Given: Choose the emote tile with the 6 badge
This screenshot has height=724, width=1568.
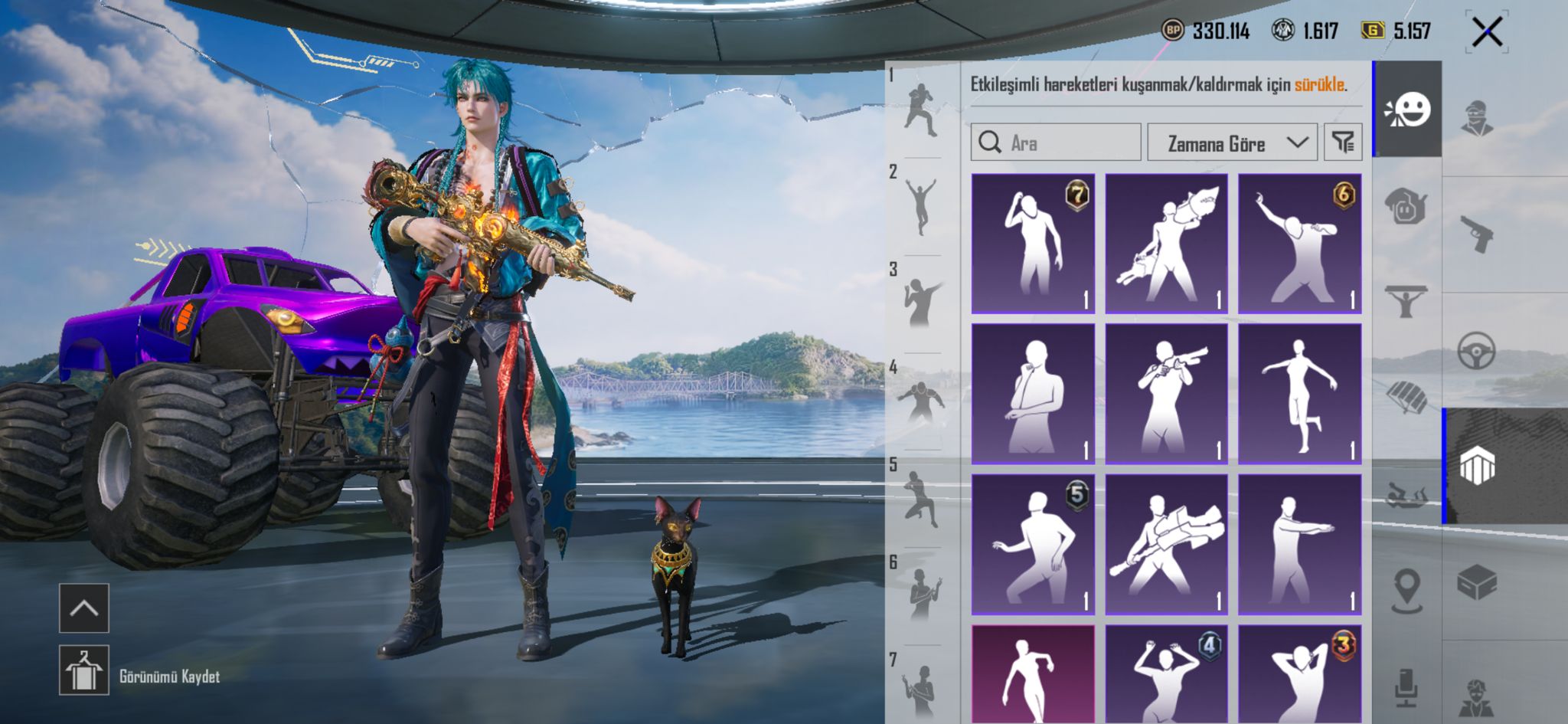Looking at the screenshot, I should tap(1299, 243).
